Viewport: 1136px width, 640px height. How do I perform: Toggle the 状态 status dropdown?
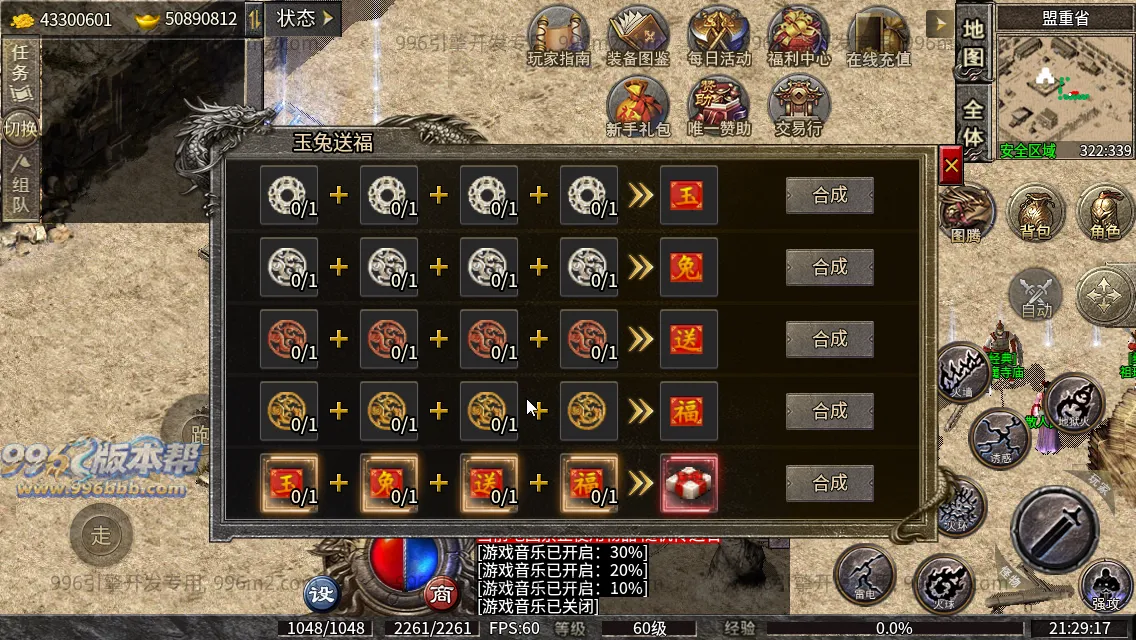(305, 18)
